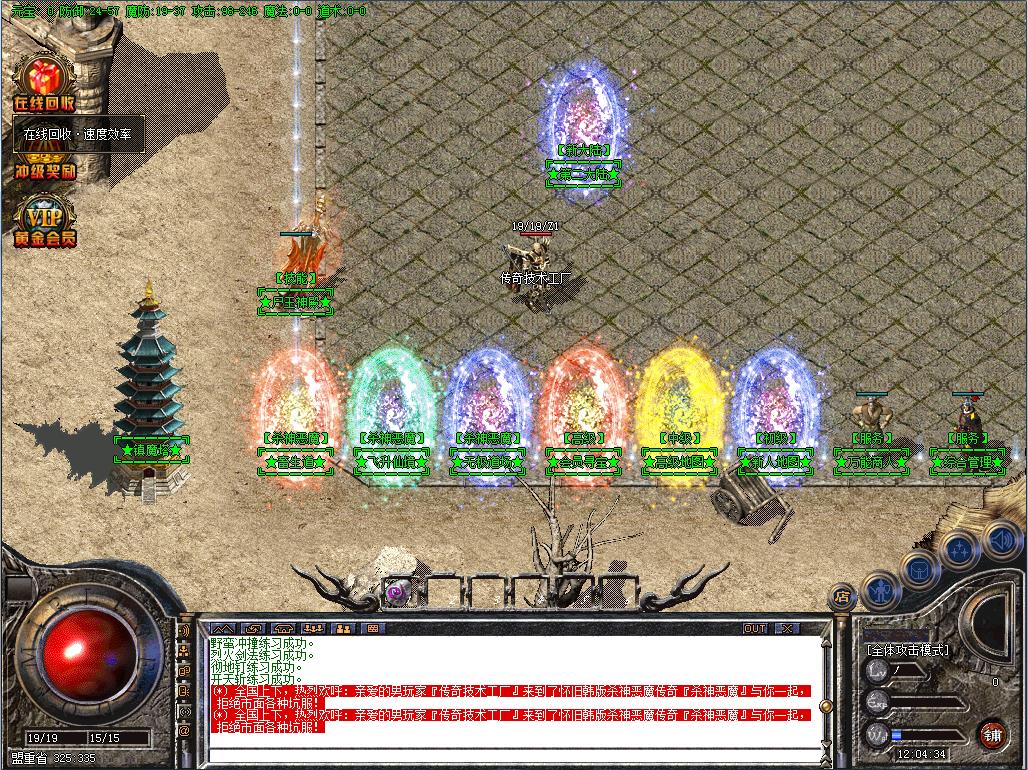Screen dimensions: 1028x770
Task: Open the inventory bag icon
Action: coord(918,568)
